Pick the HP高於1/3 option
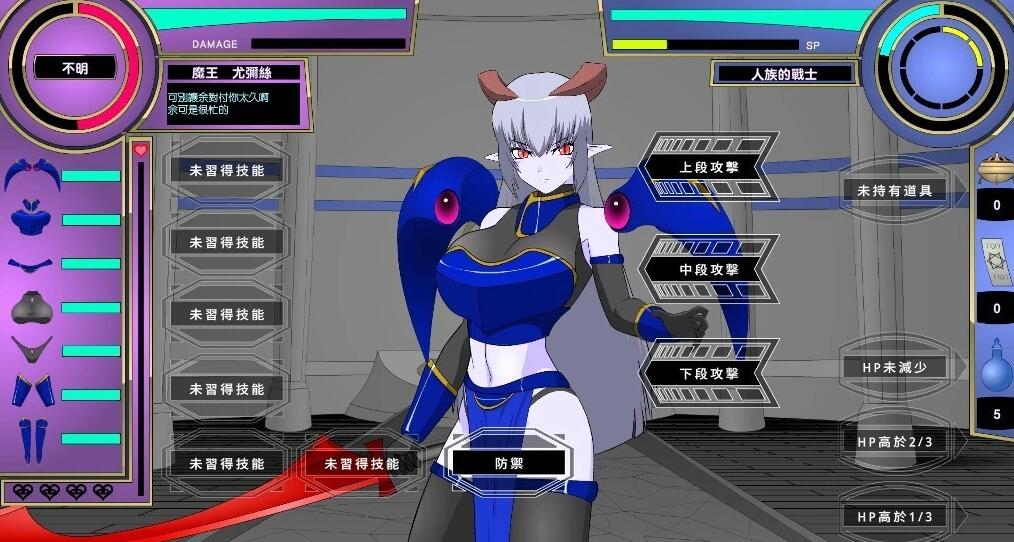This screenshot has height=542, width=1014. point(894,516)
